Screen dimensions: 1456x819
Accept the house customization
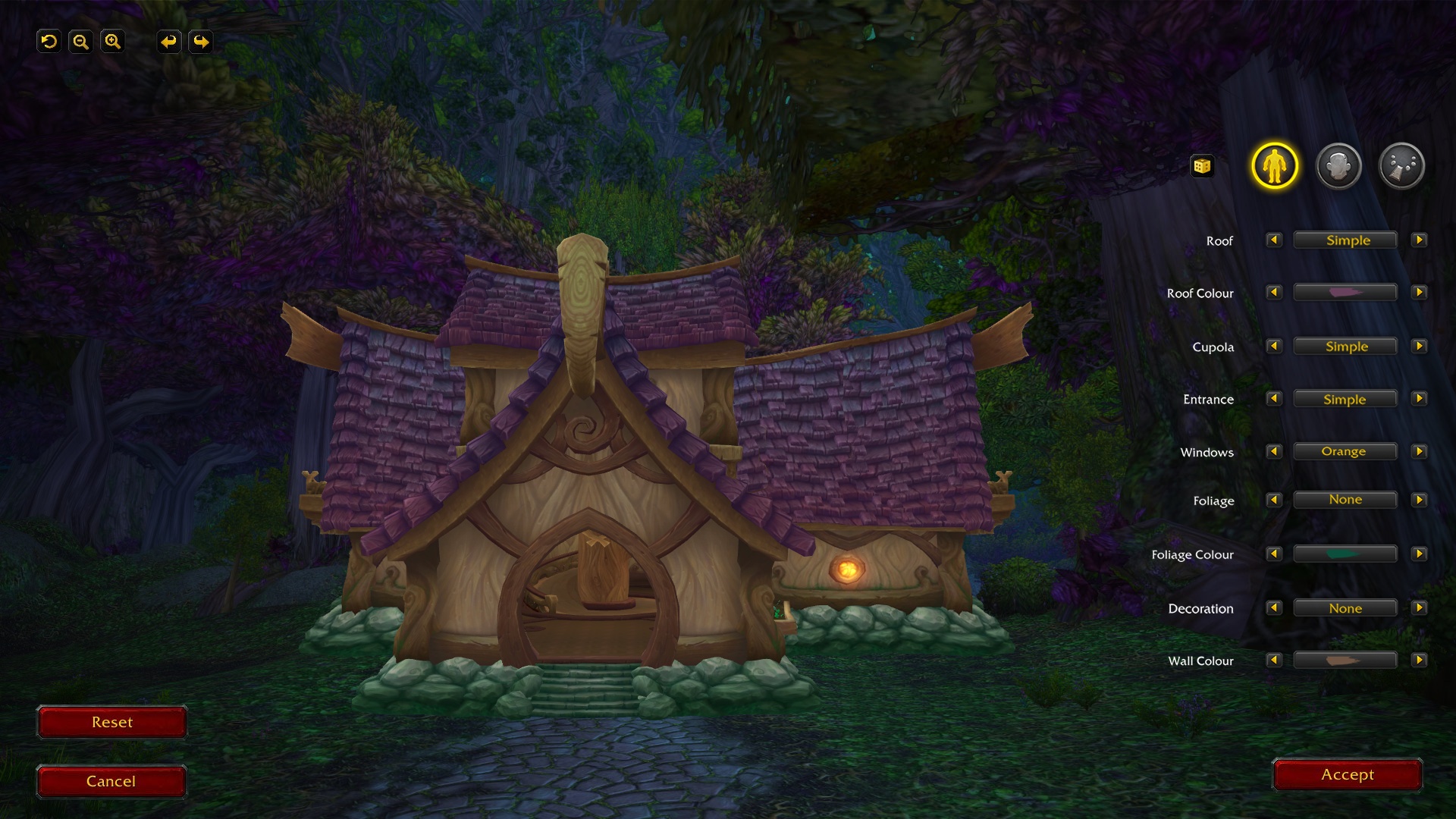click(x=1346, y=774)
